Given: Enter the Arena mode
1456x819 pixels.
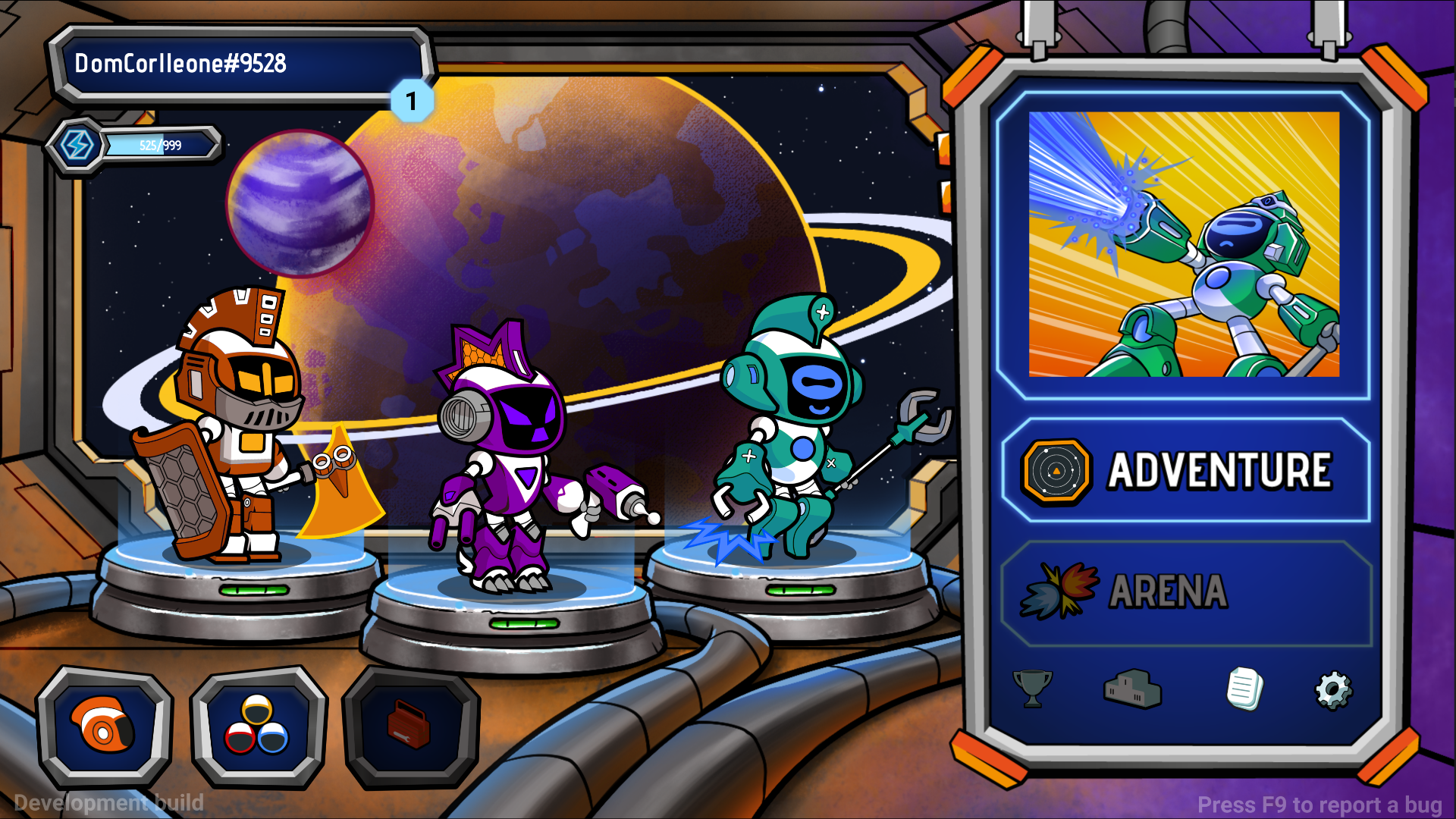Looking at the screenshot, I should (x=1185, y=592).
